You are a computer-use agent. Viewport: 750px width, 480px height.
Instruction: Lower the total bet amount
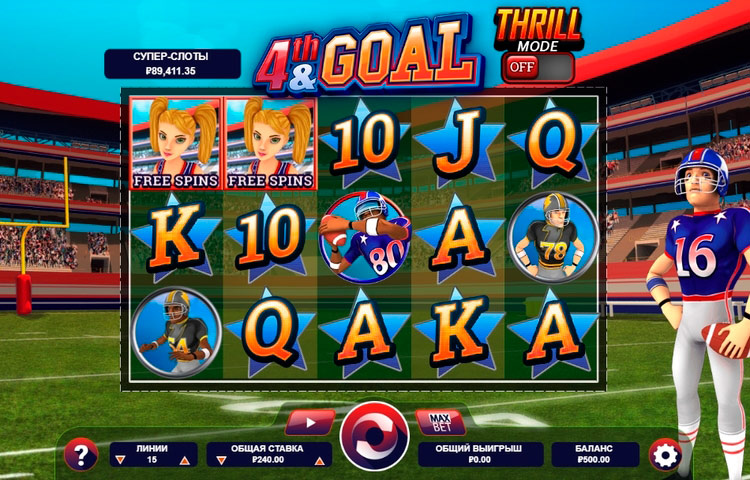pyautogui.click(x=220, y=460)
